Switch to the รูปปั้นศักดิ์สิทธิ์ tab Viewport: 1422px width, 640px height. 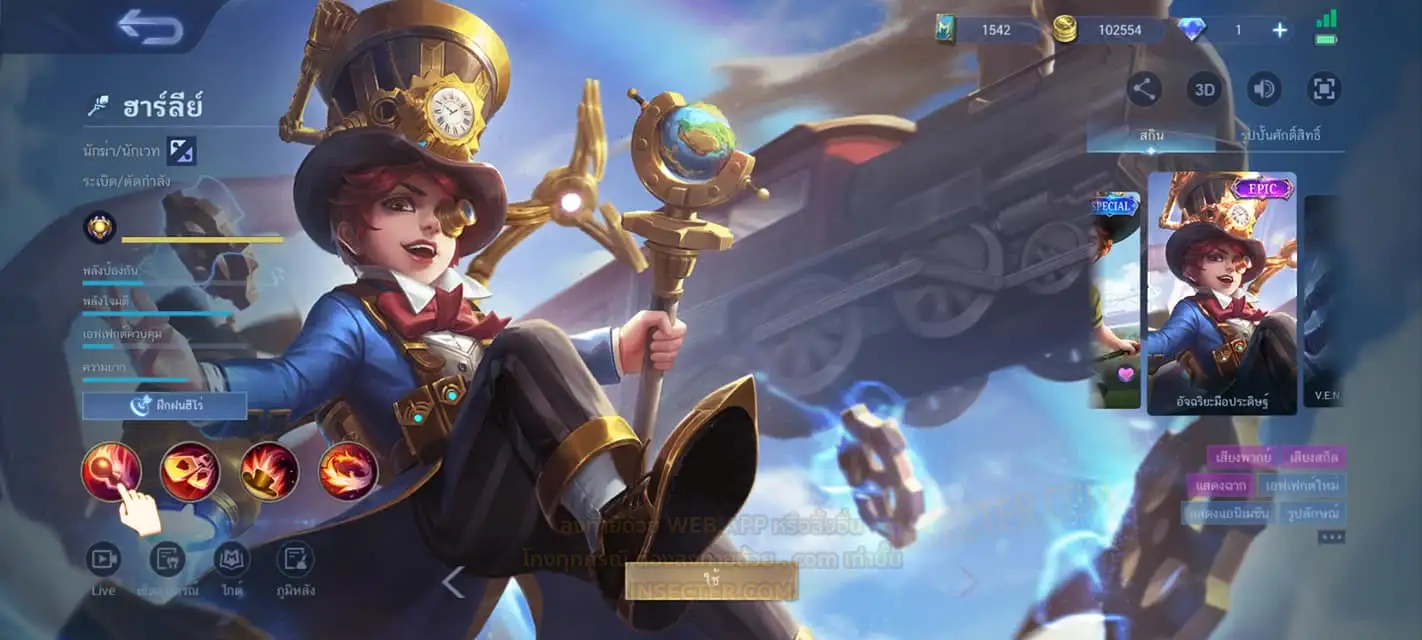point(1280,135)
